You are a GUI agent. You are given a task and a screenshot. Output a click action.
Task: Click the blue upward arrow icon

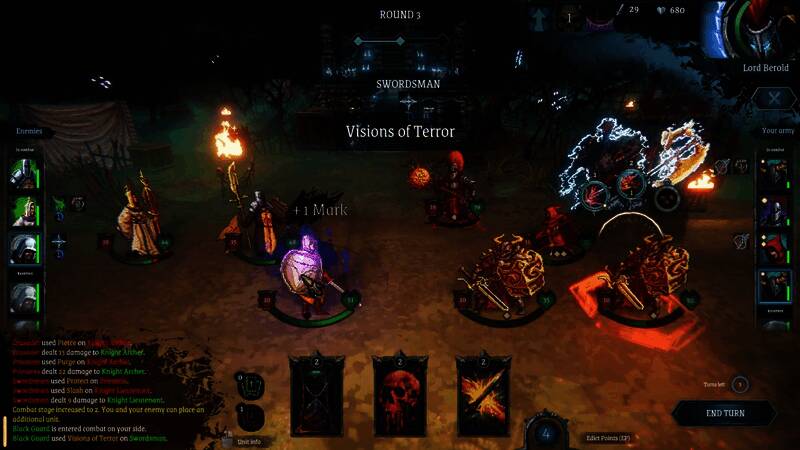pos(541,17)
